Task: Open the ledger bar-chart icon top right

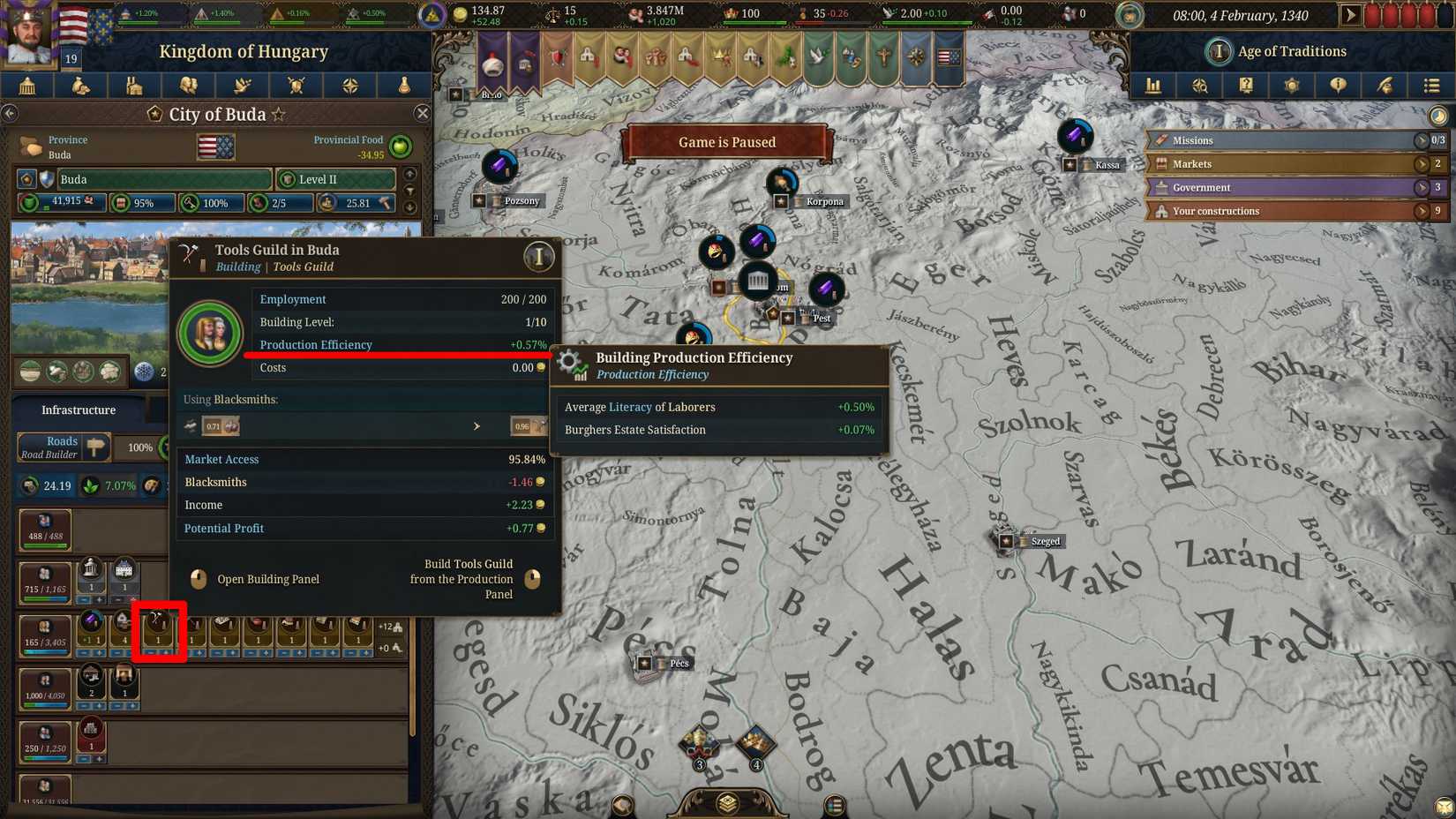Action: [x=1152, y=85]
